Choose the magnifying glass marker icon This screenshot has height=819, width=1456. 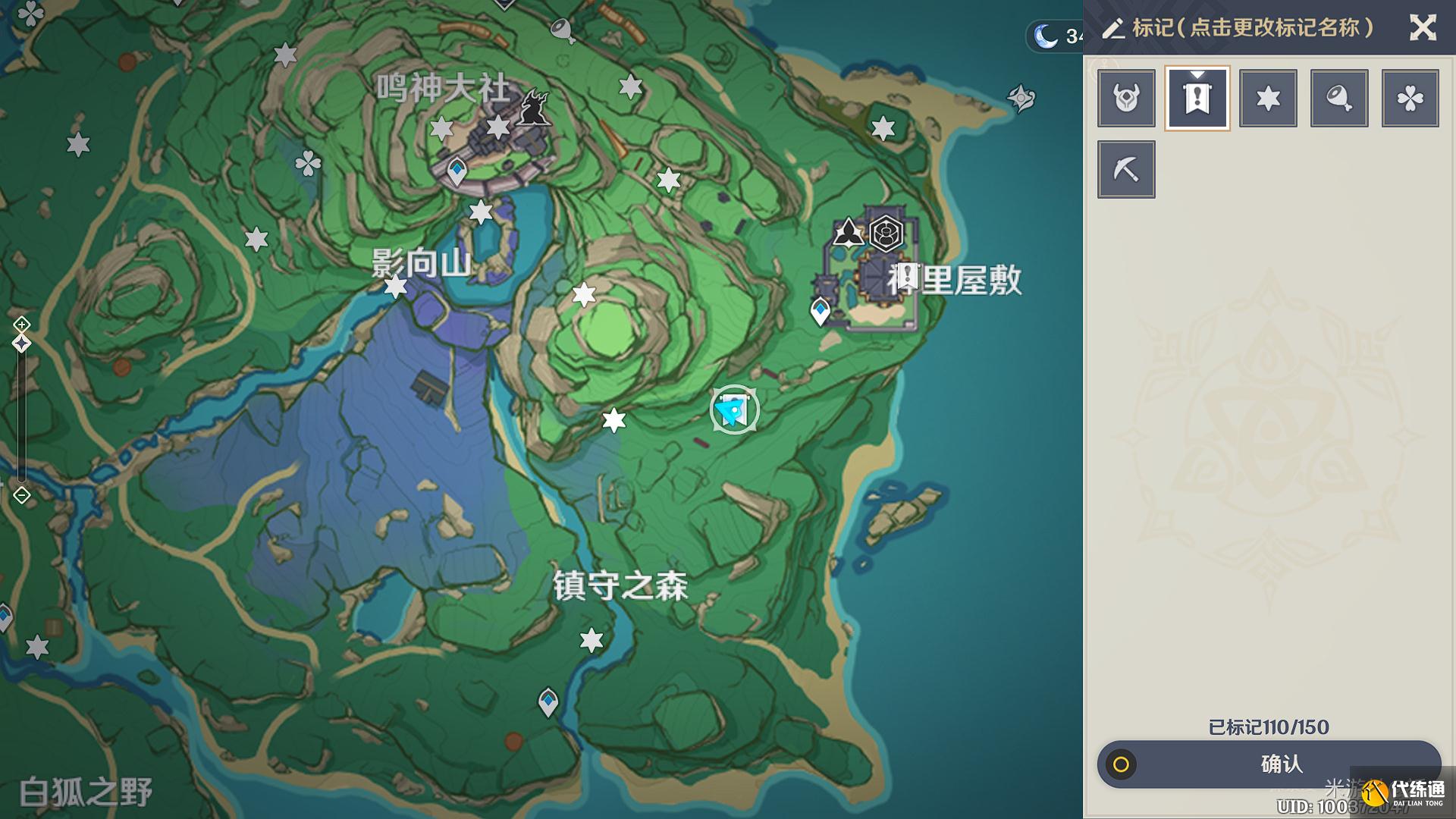pyautogui.click(x=1339, y=99)
